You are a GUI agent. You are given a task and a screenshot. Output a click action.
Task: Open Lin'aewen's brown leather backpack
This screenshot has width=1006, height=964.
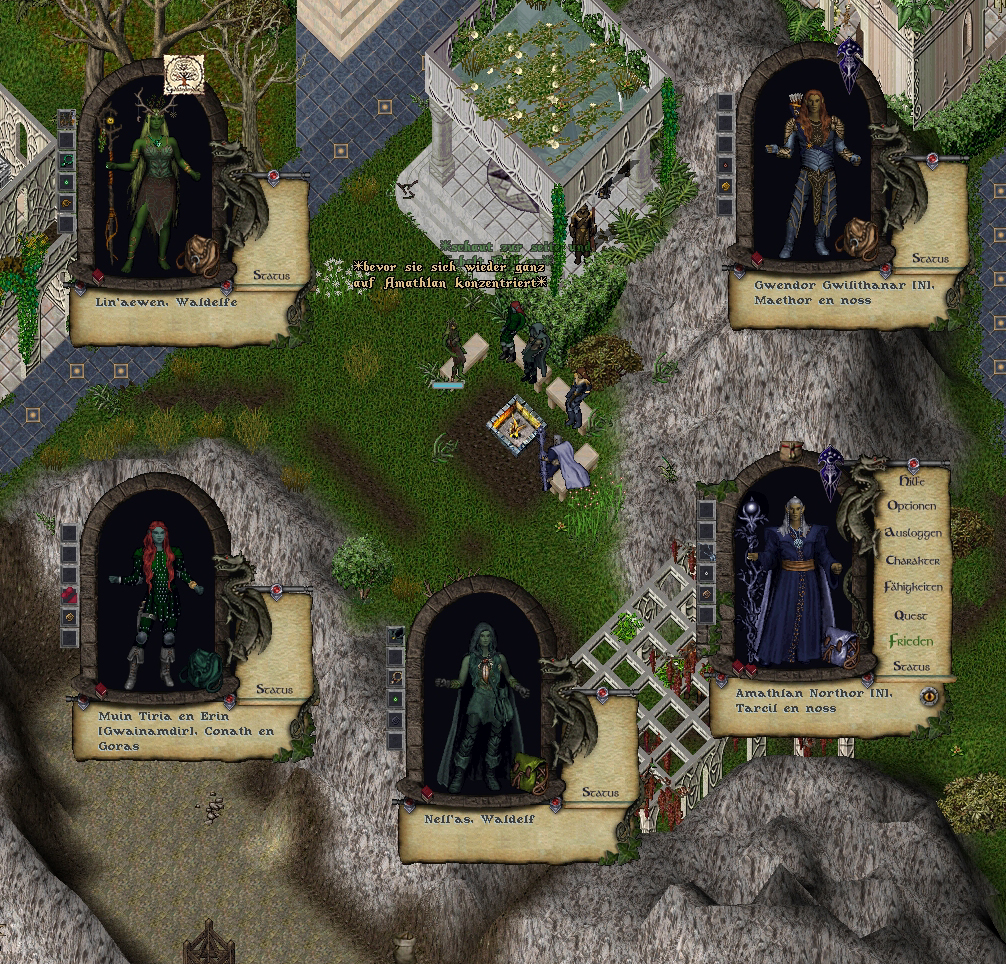click(x=195, y=253)
